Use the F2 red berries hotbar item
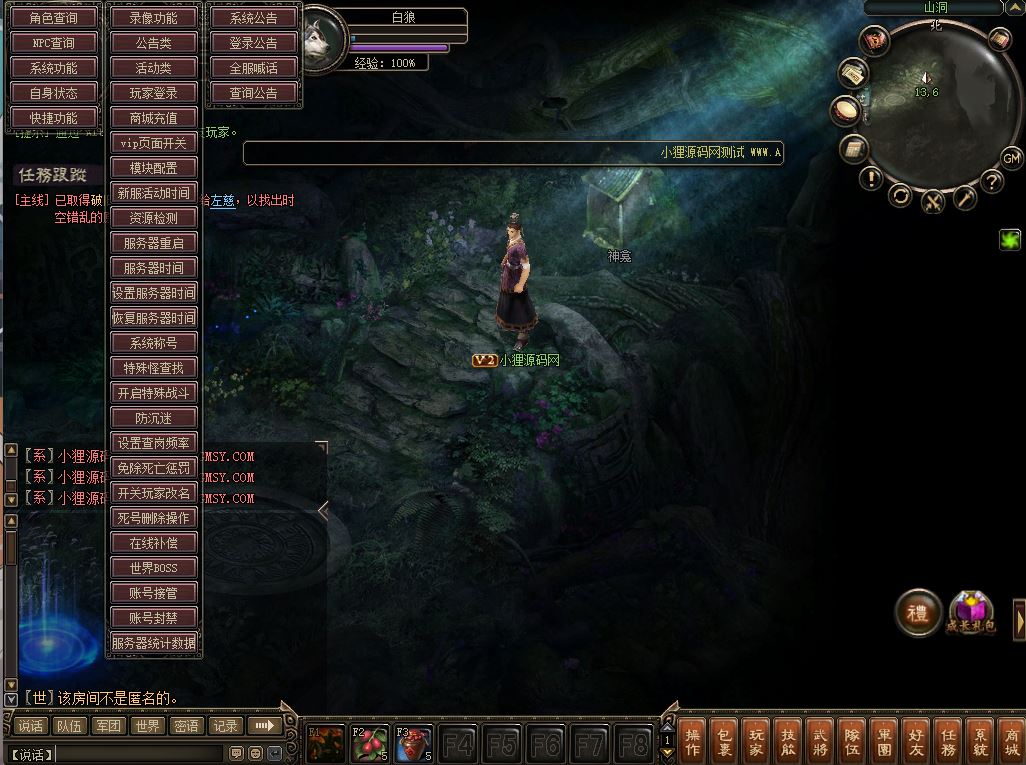 point(370,743)
